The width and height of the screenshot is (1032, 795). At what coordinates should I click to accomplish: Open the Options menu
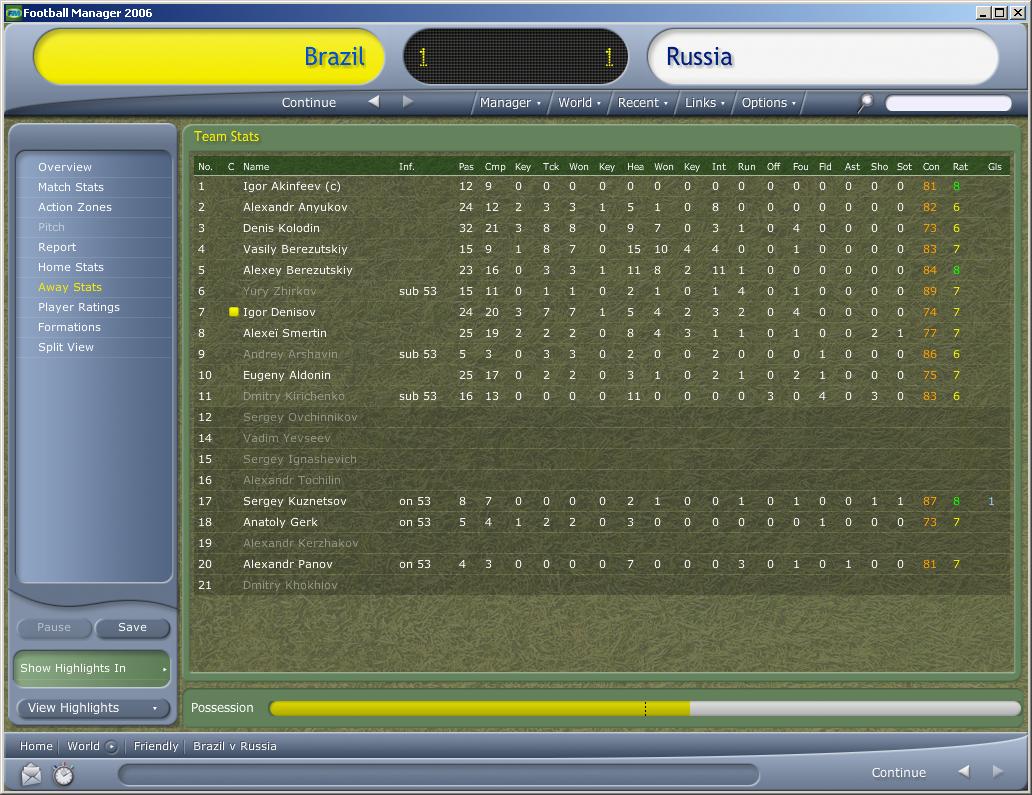pyautogui.click(x=768, y=102)
